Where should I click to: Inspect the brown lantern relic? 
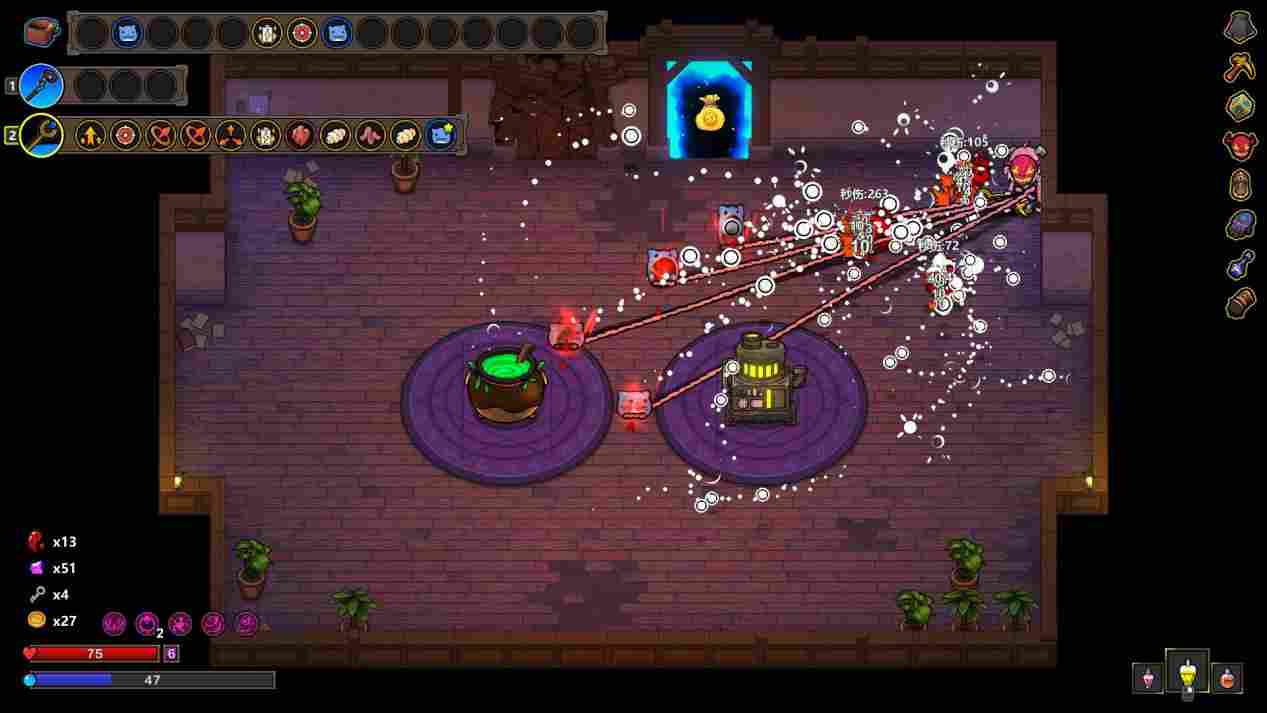coord(1240,185)
